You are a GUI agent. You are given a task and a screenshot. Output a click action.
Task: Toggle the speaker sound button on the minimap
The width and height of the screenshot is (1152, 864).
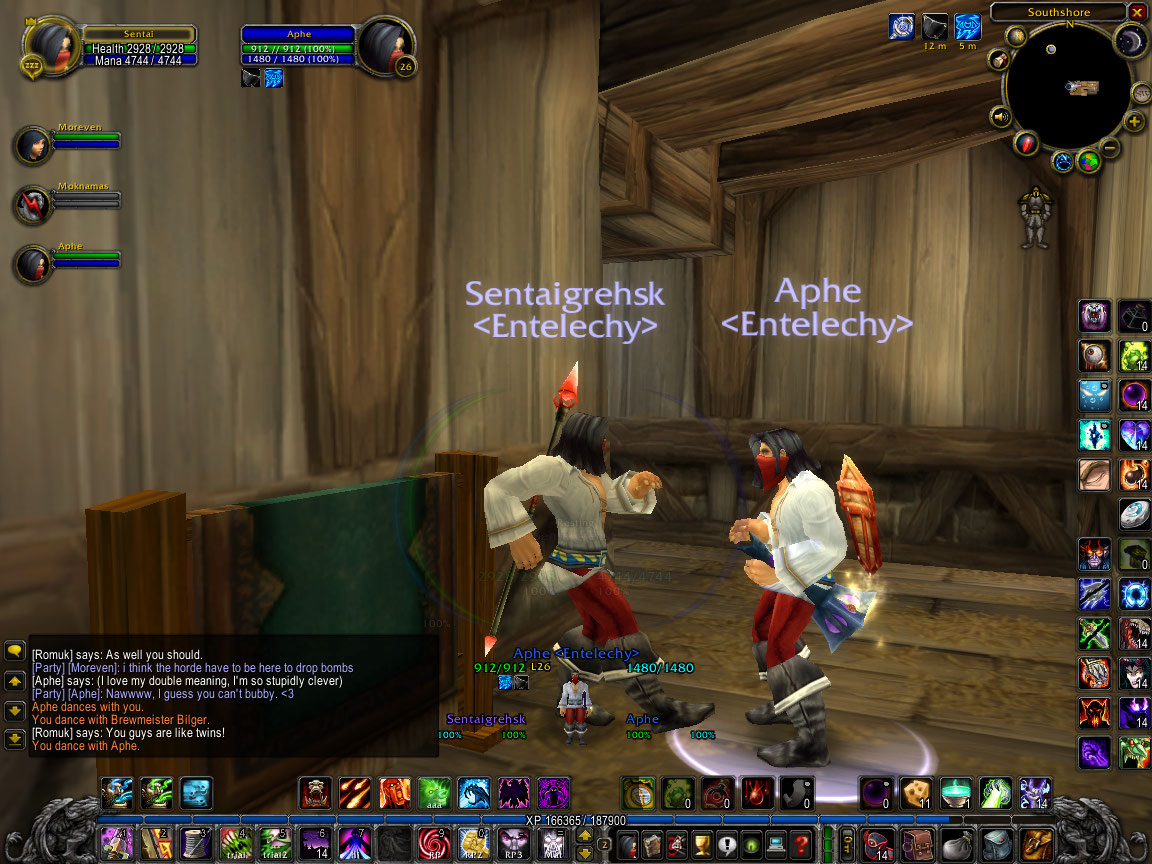coord(1001,117)
